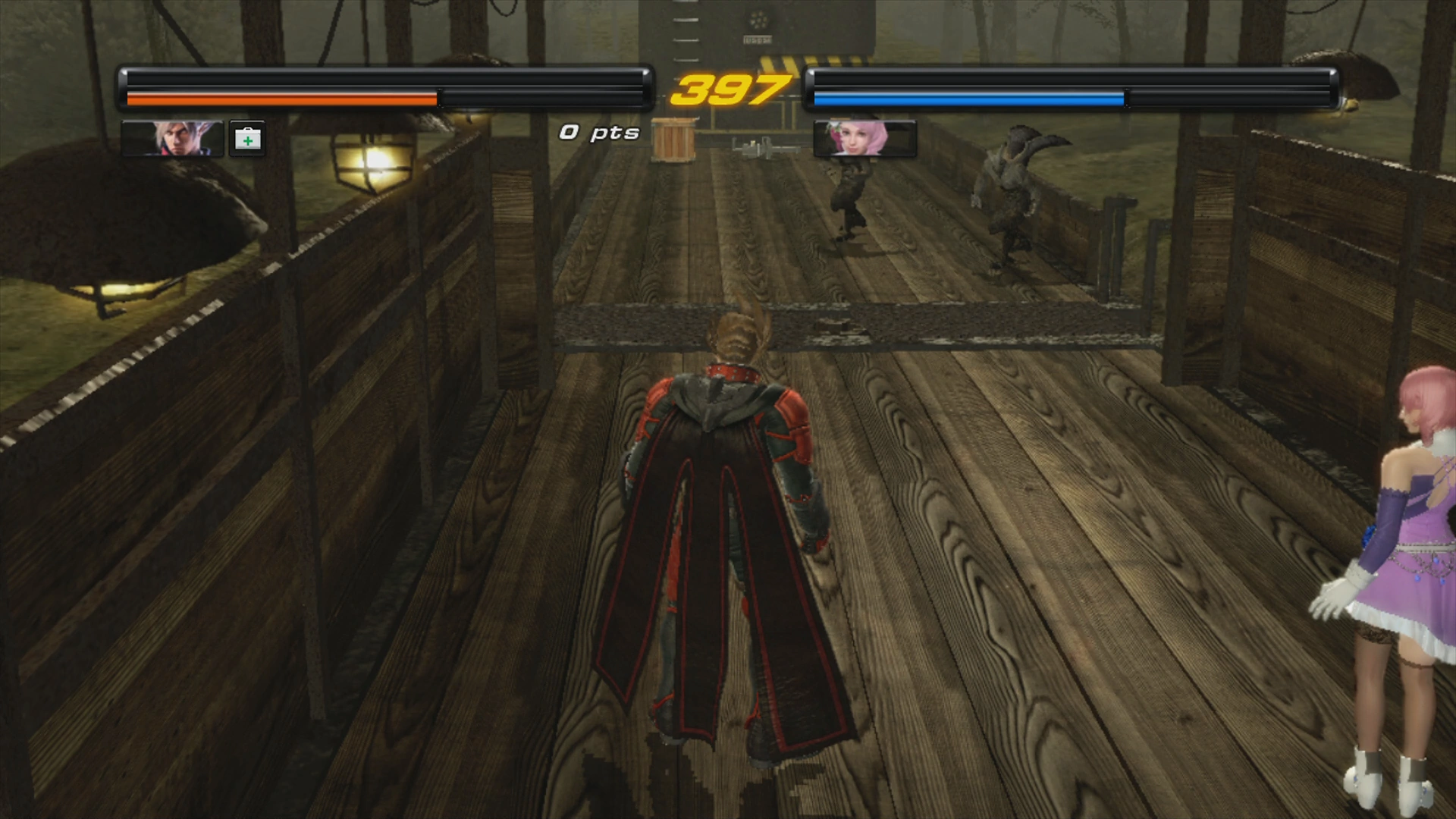Click the yellow 397 score counter
The width and height of the screenshot is (1456, 819).
point(730,89)
